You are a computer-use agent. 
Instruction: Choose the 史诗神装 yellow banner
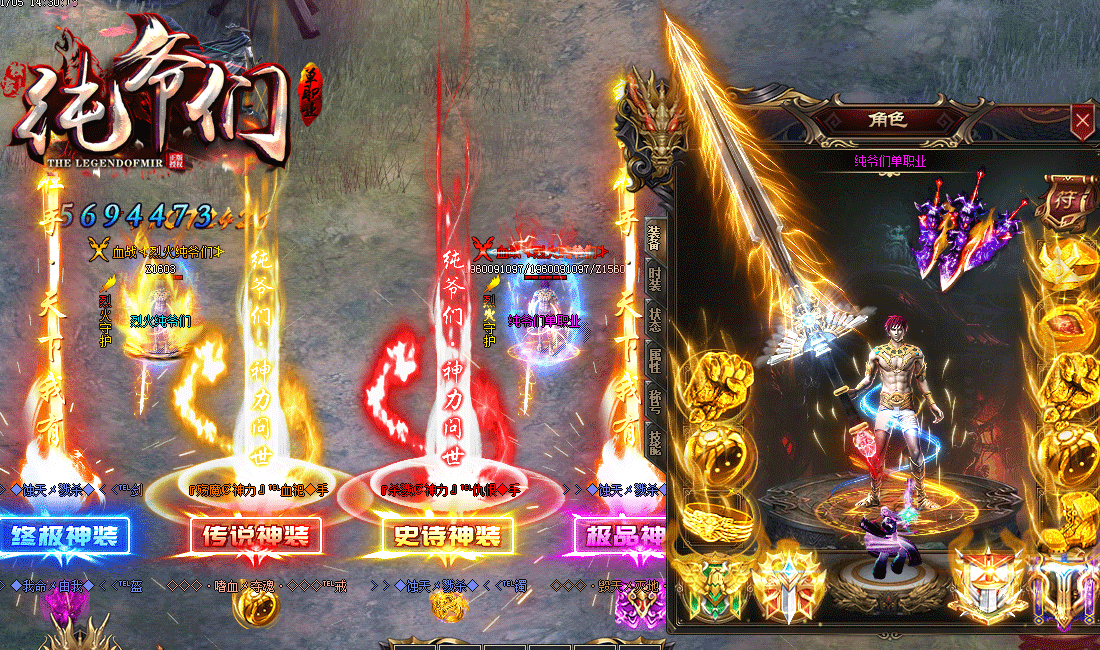click(449, 536)
